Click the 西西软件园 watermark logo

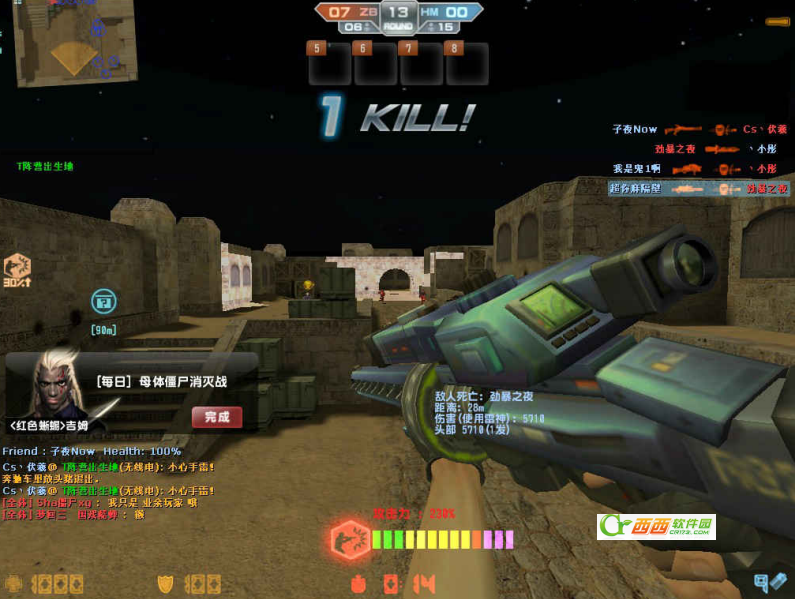coord(656,527)
